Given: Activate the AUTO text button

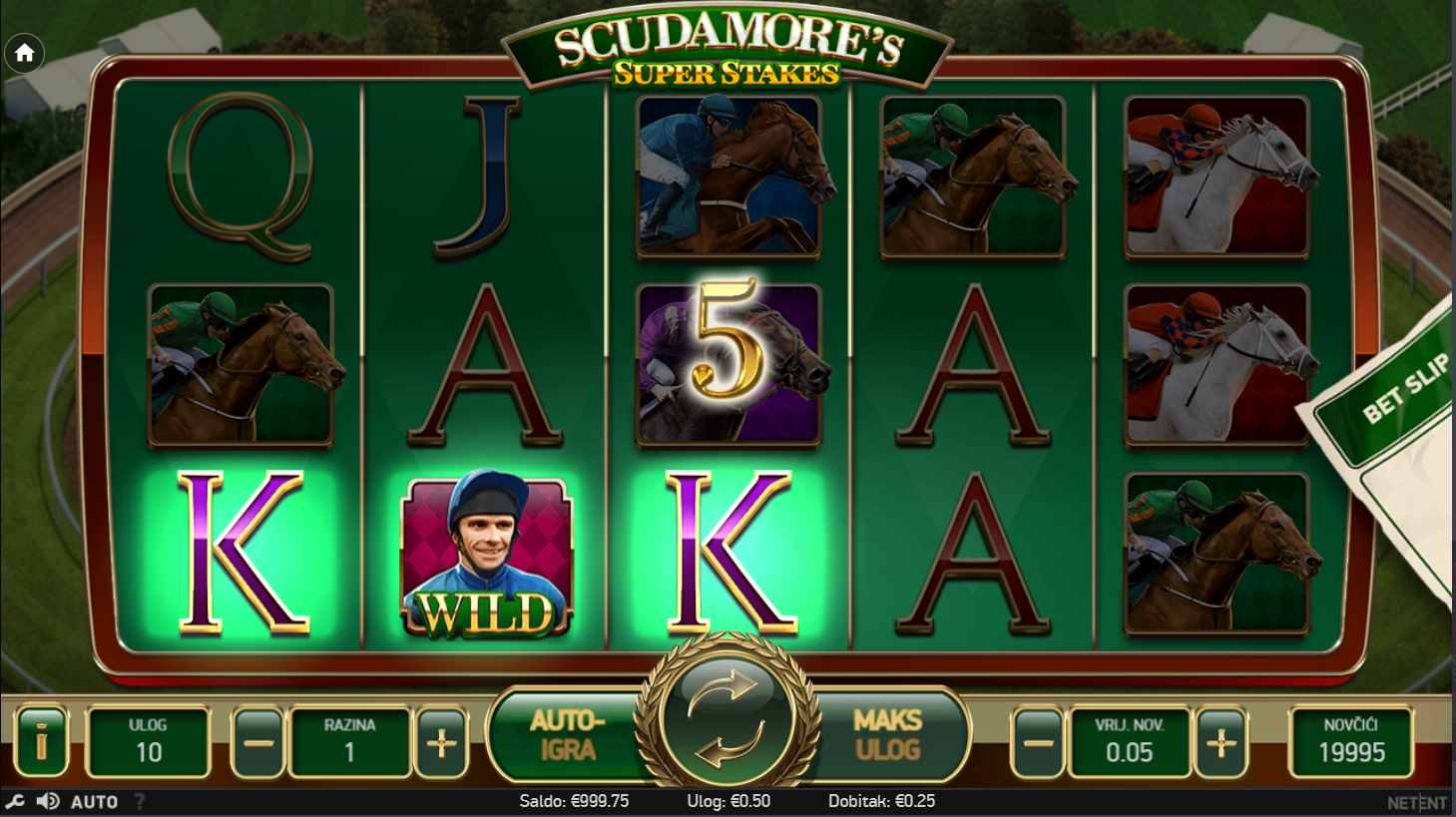Looking at the screenshot, I should (x=95, y=801).
